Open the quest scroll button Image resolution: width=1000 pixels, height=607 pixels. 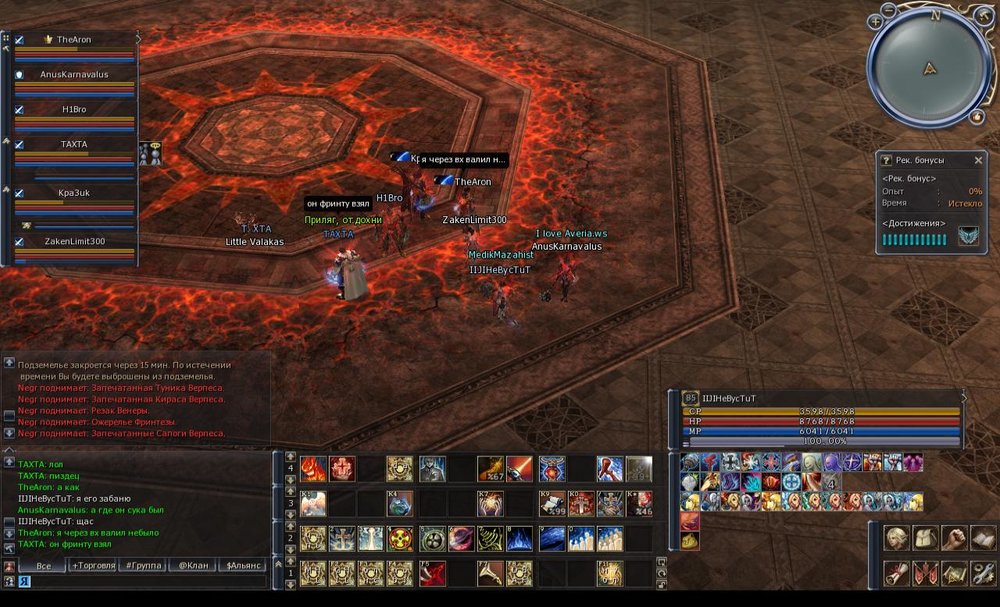(x=897, y=572)
